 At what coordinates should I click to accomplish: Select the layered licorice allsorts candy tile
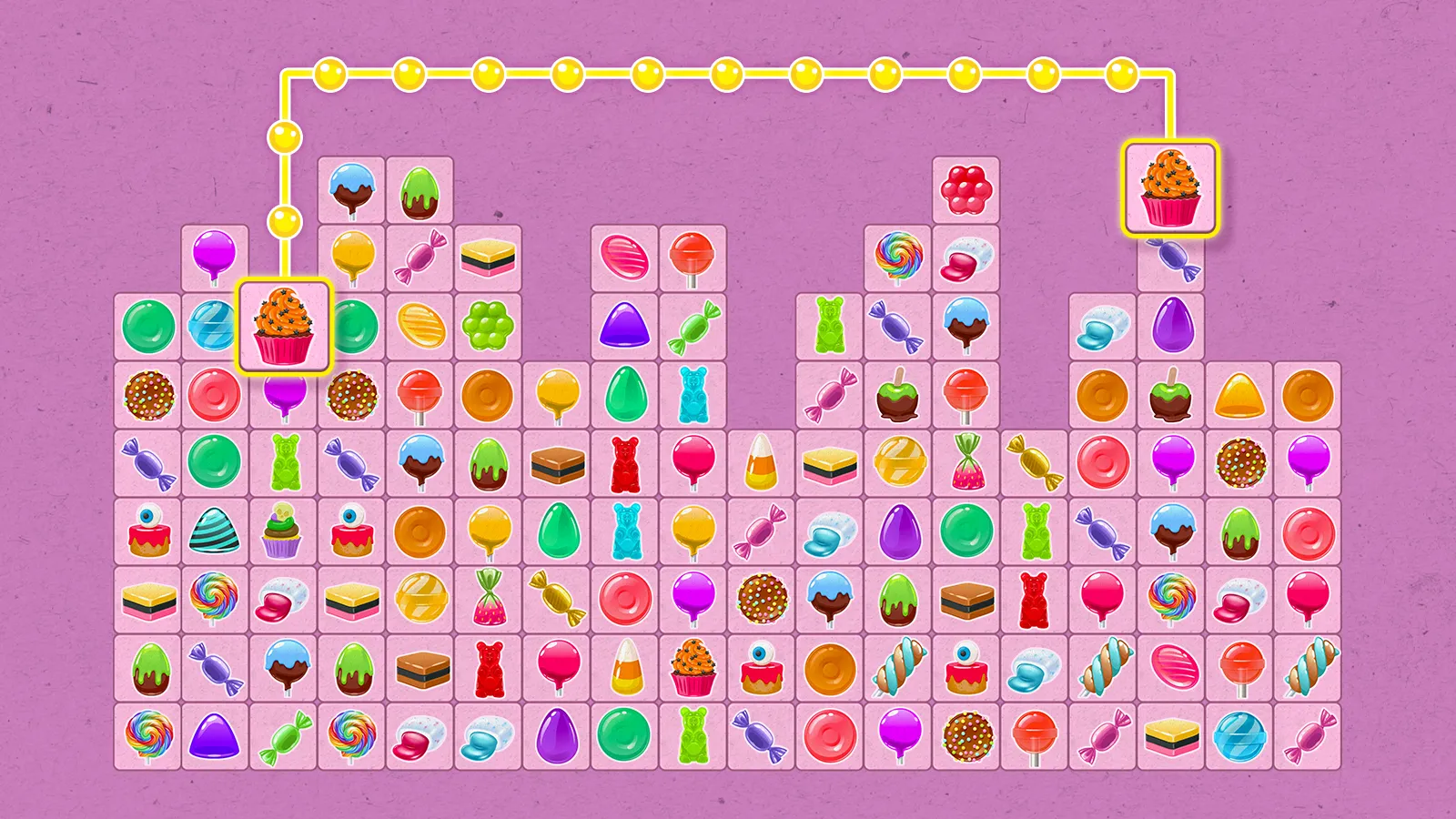pos(489,259)
